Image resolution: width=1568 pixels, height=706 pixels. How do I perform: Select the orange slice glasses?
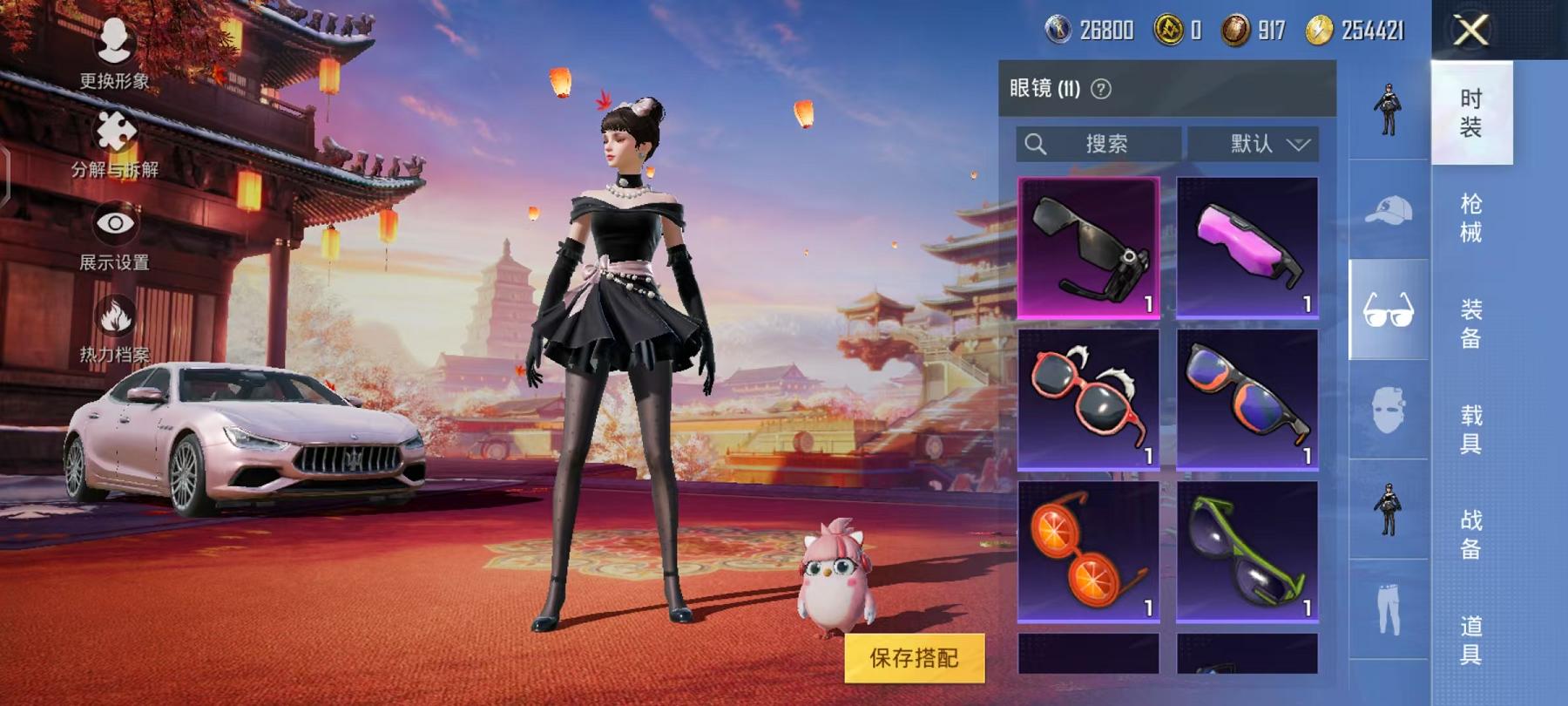click(1089, 551)
